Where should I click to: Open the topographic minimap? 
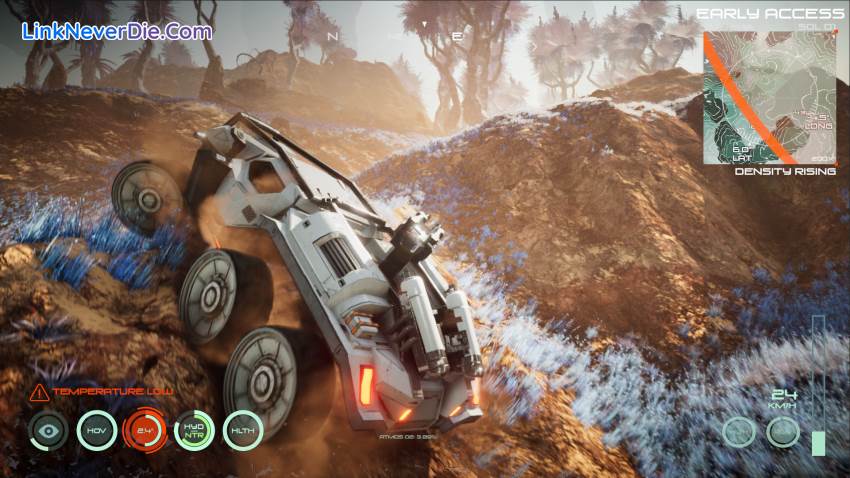click(x=768, y=97)
